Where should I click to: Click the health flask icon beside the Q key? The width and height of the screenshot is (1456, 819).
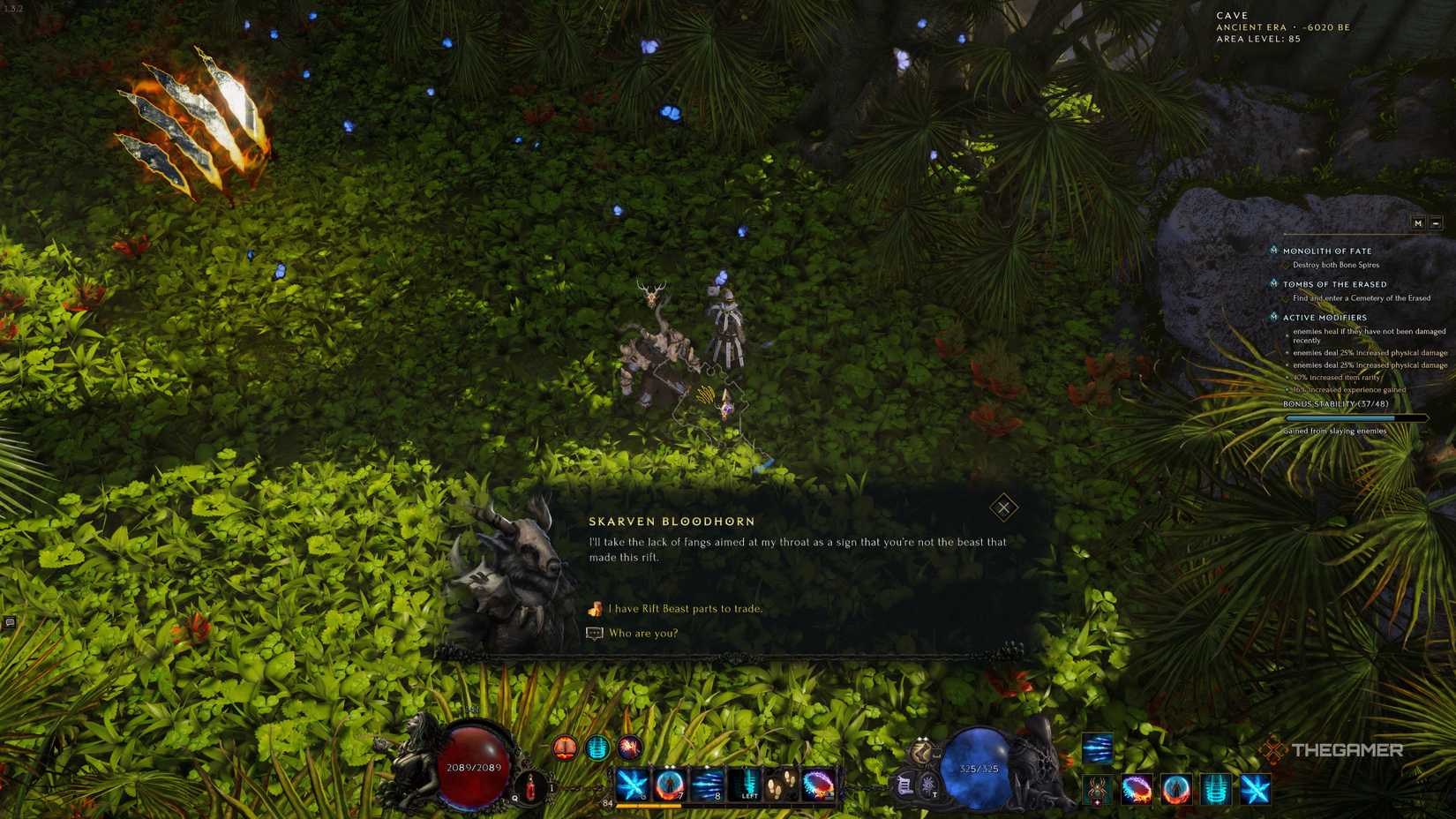530,785
